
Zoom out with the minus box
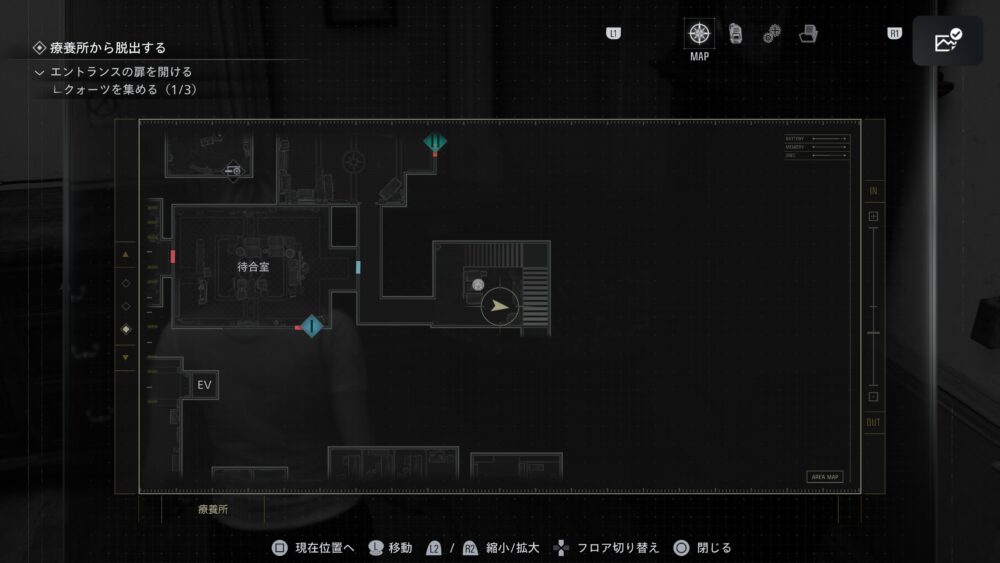[x=873, y=396]
